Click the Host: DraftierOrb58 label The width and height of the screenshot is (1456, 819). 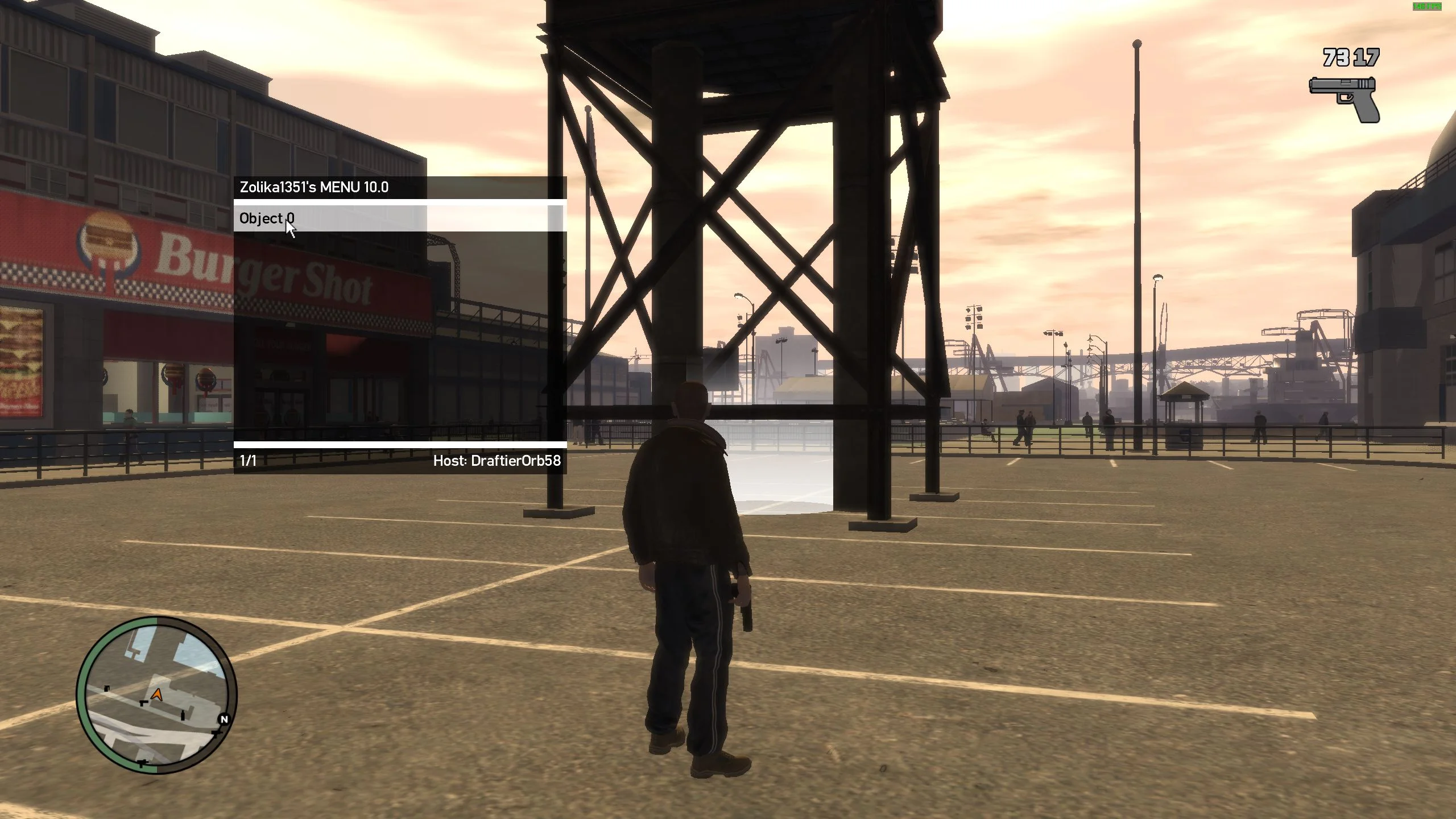click(x=497, y=462)
